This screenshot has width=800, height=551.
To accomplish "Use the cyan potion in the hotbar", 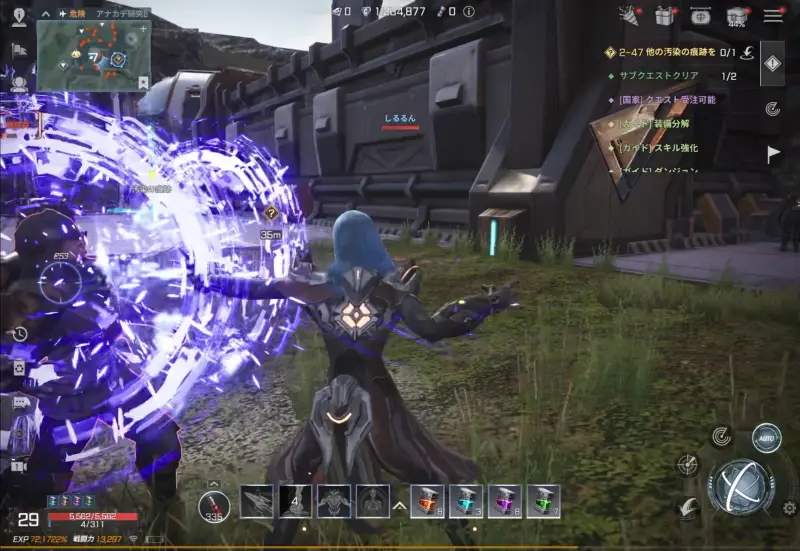I will click(466, 501).
